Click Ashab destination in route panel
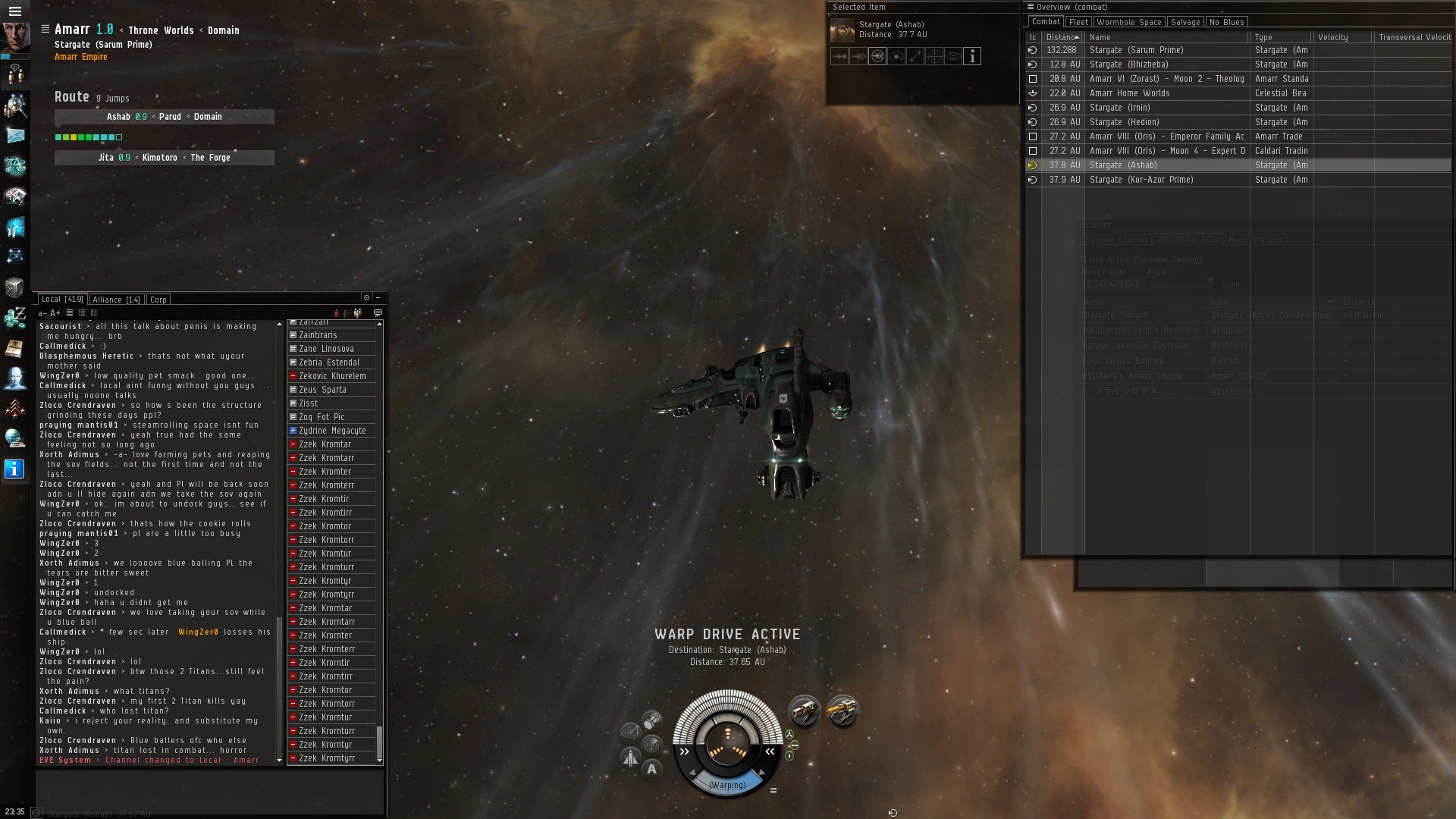This screenshot has height=819, width=1456. point(118,117)
